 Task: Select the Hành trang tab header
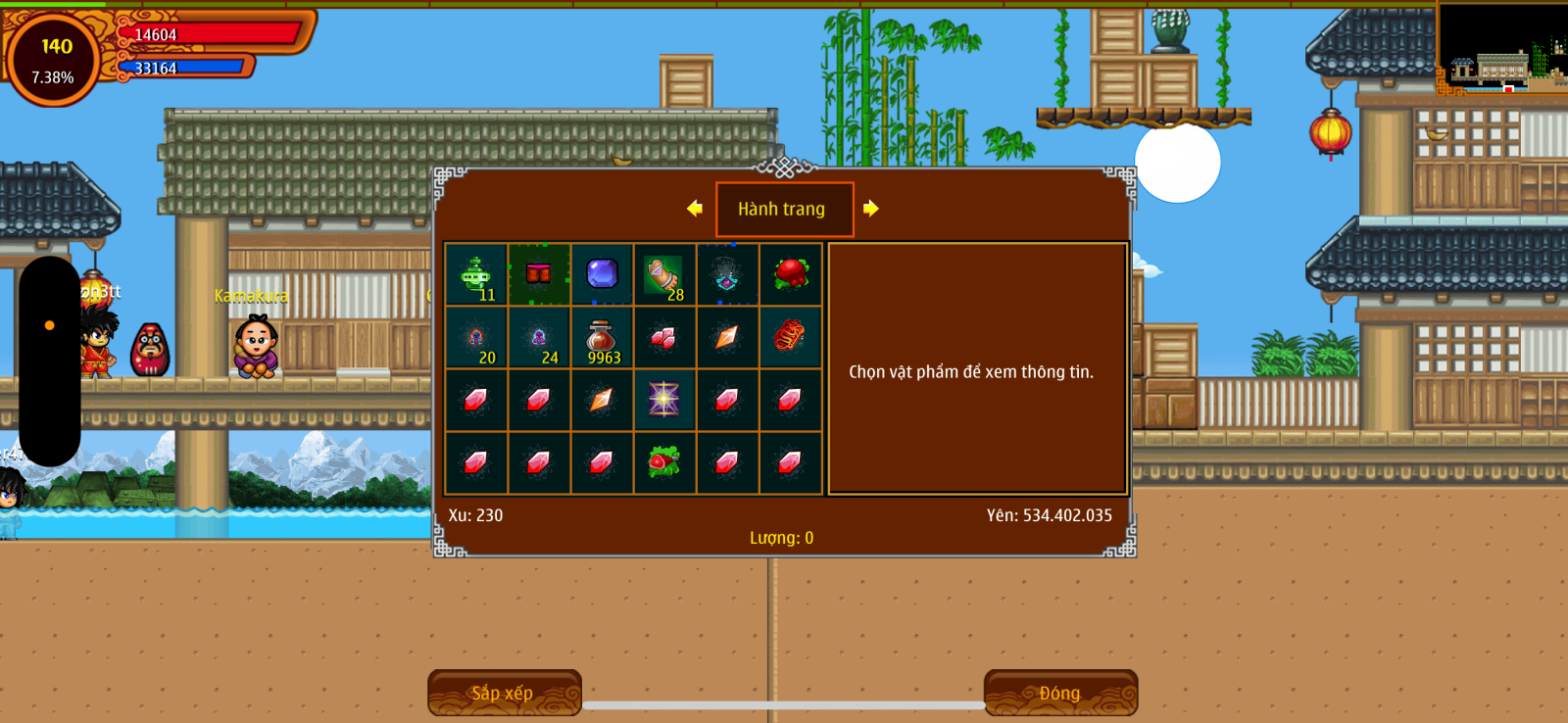(784, 209)
